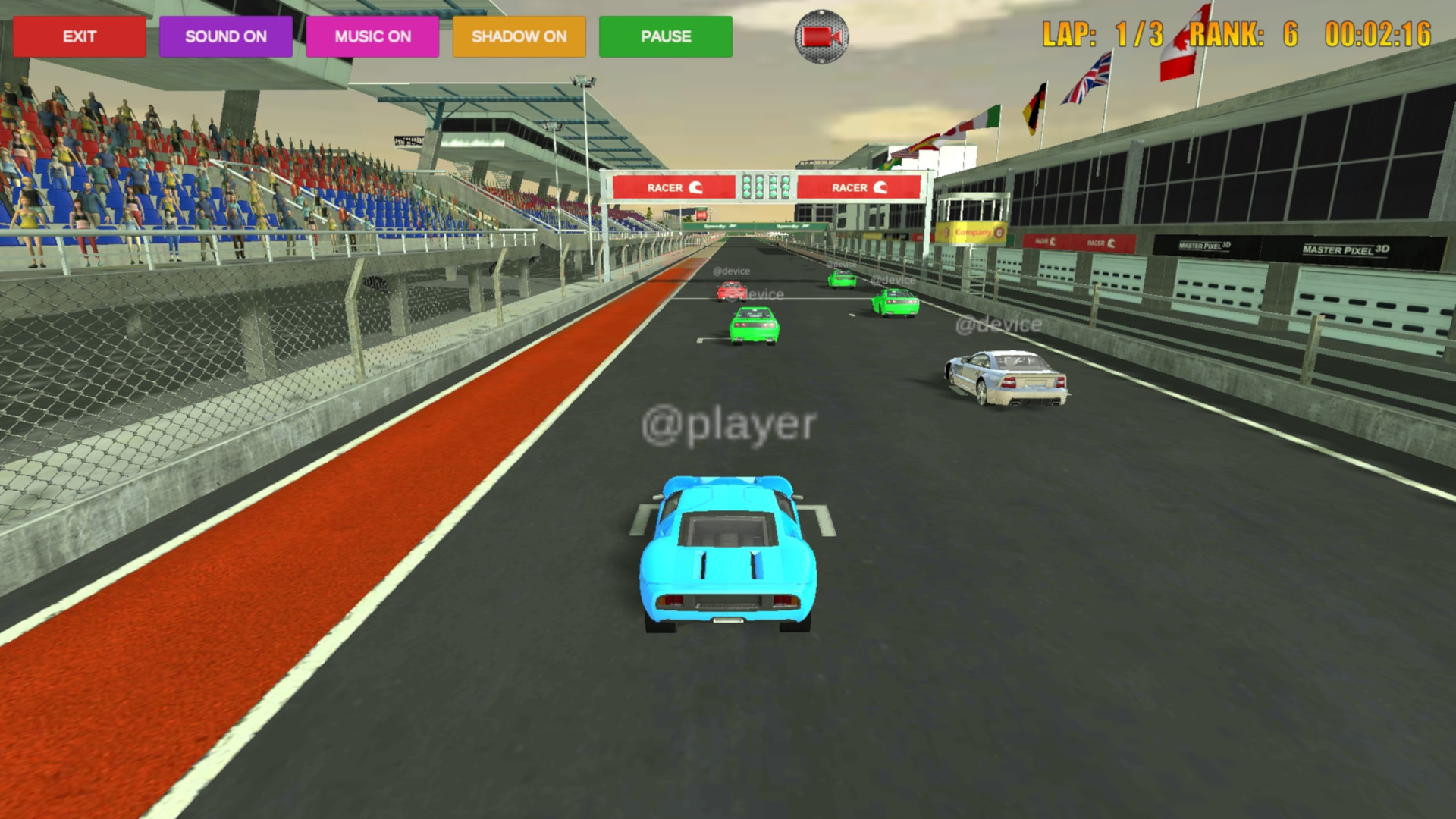Pause the race using PAUSE

point(666,36)
